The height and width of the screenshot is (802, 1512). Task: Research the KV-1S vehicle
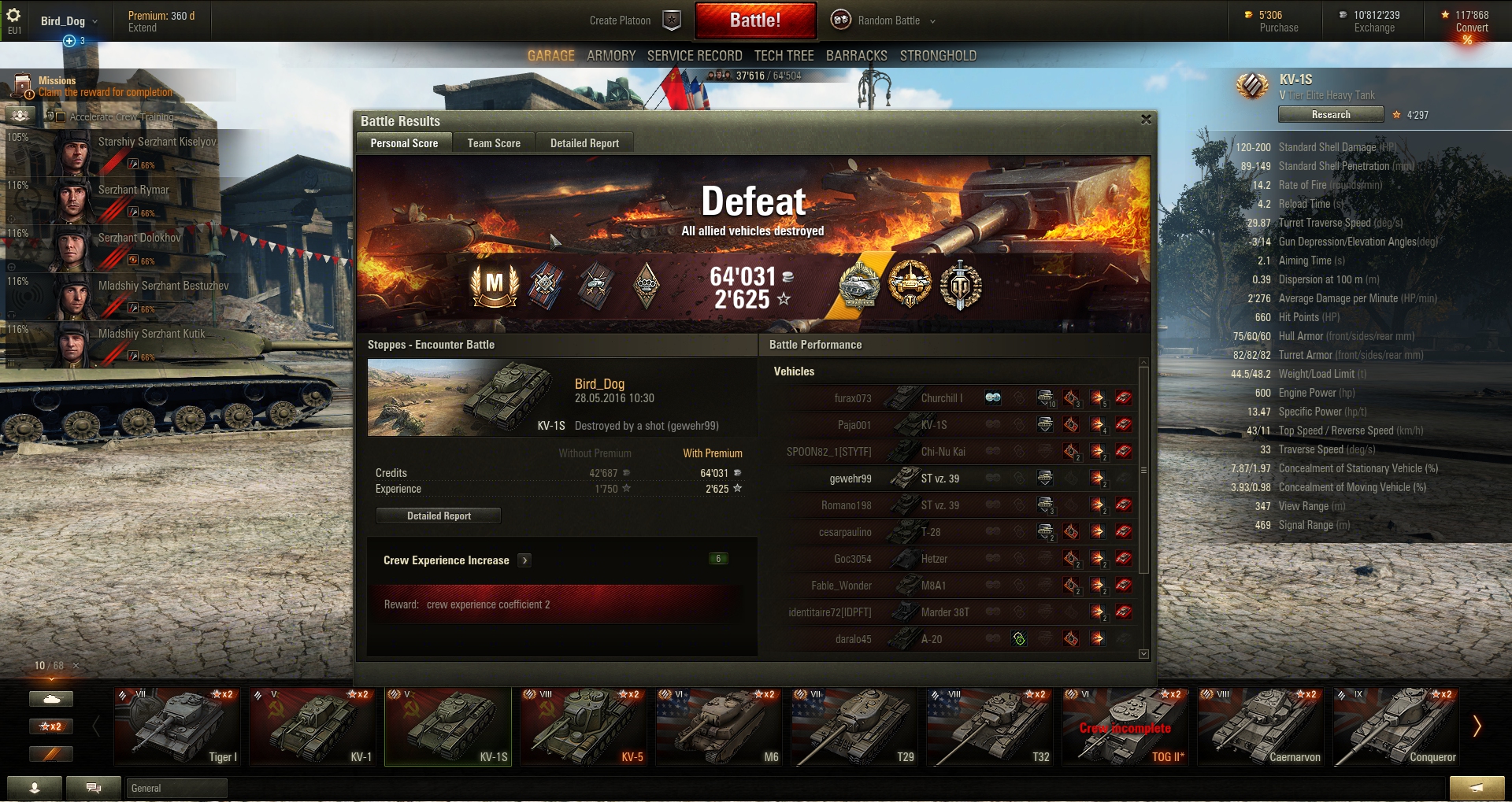(1330, 115)
